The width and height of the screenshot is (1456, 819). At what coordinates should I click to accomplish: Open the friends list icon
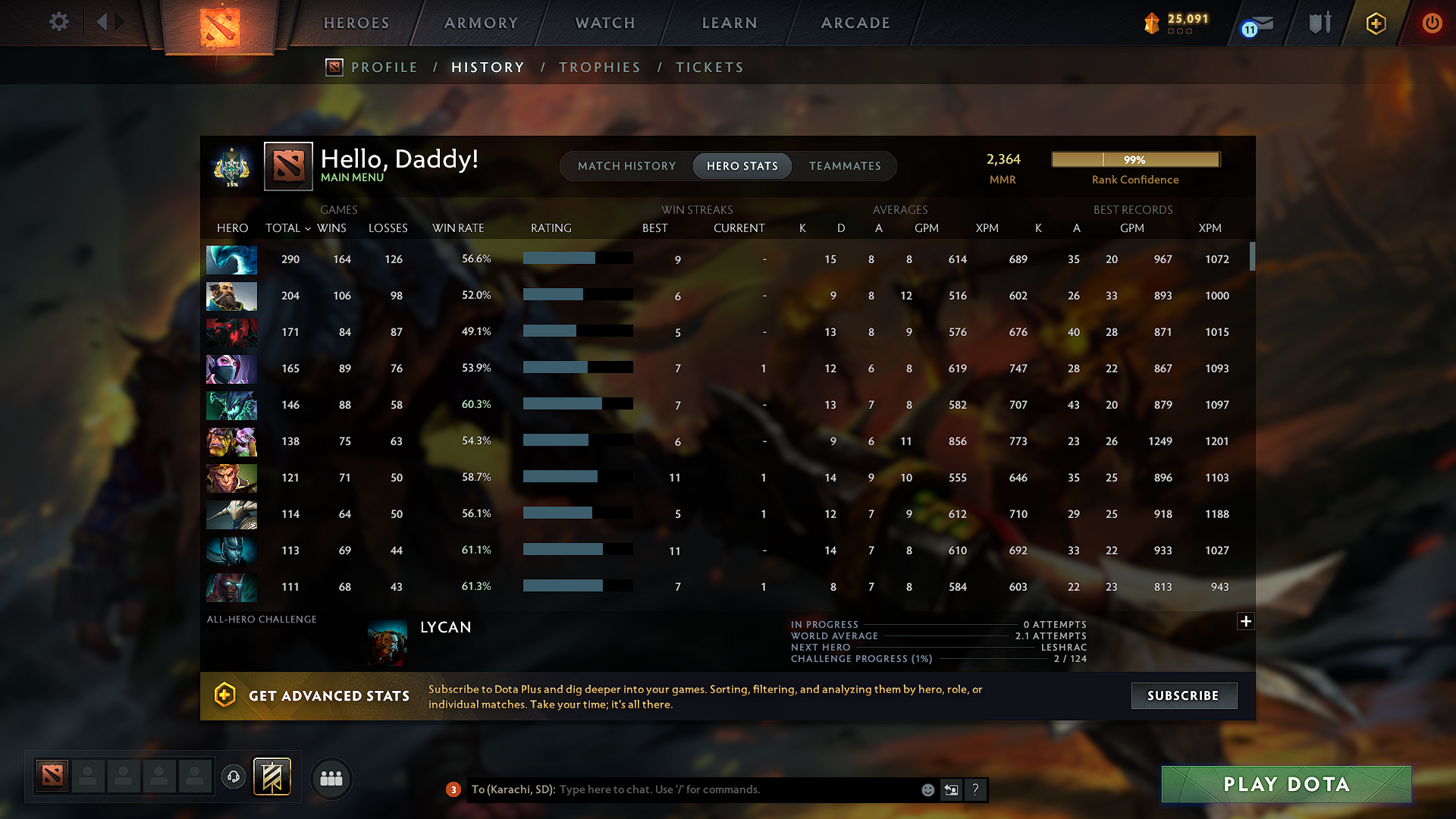[x=331, y=777]
